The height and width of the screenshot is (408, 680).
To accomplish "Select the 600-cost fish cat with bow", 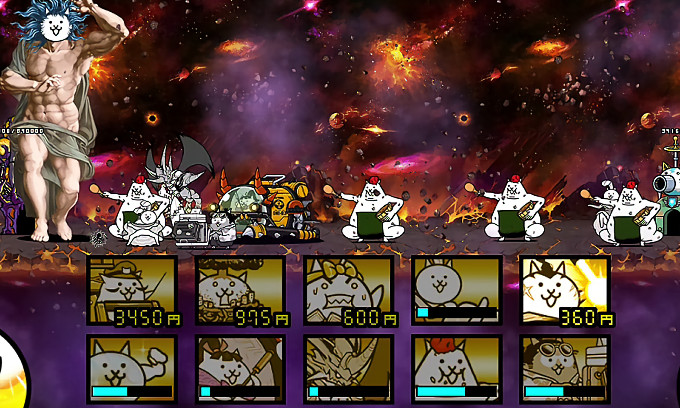I will [x=348, y=290].
